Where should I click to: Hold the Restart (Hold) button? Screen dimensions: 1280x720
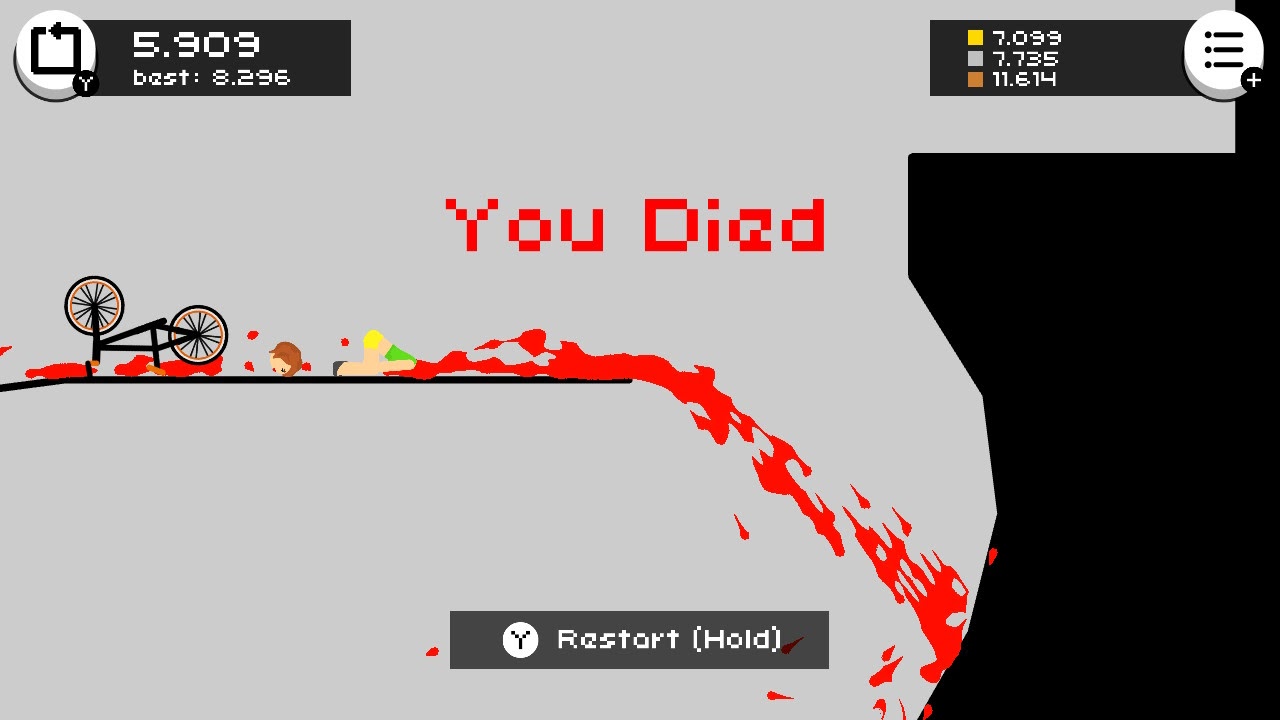click(x=640, y=640)
